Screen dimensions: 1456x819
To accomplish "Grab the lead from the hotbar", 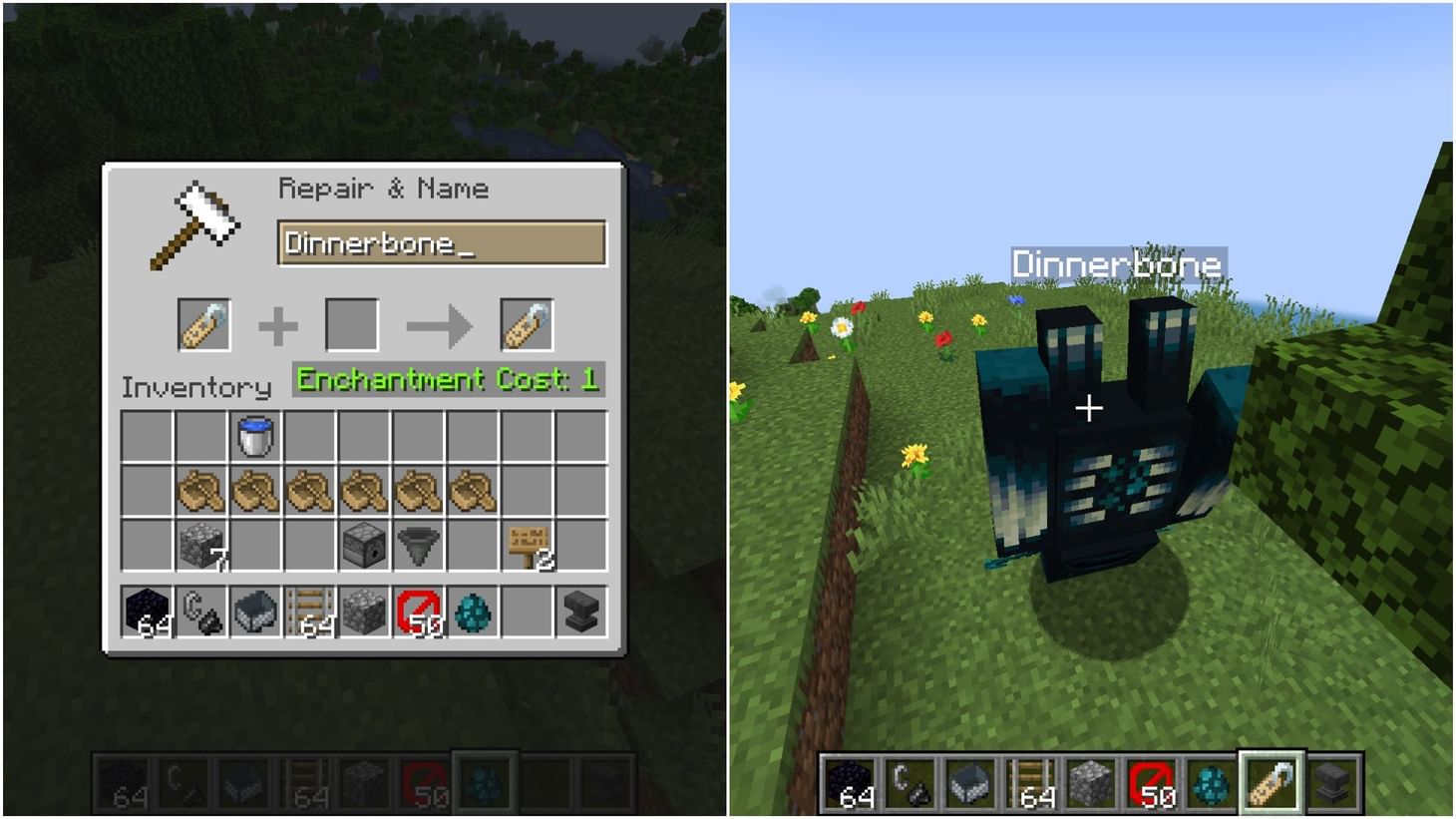I will coord(199,612).
